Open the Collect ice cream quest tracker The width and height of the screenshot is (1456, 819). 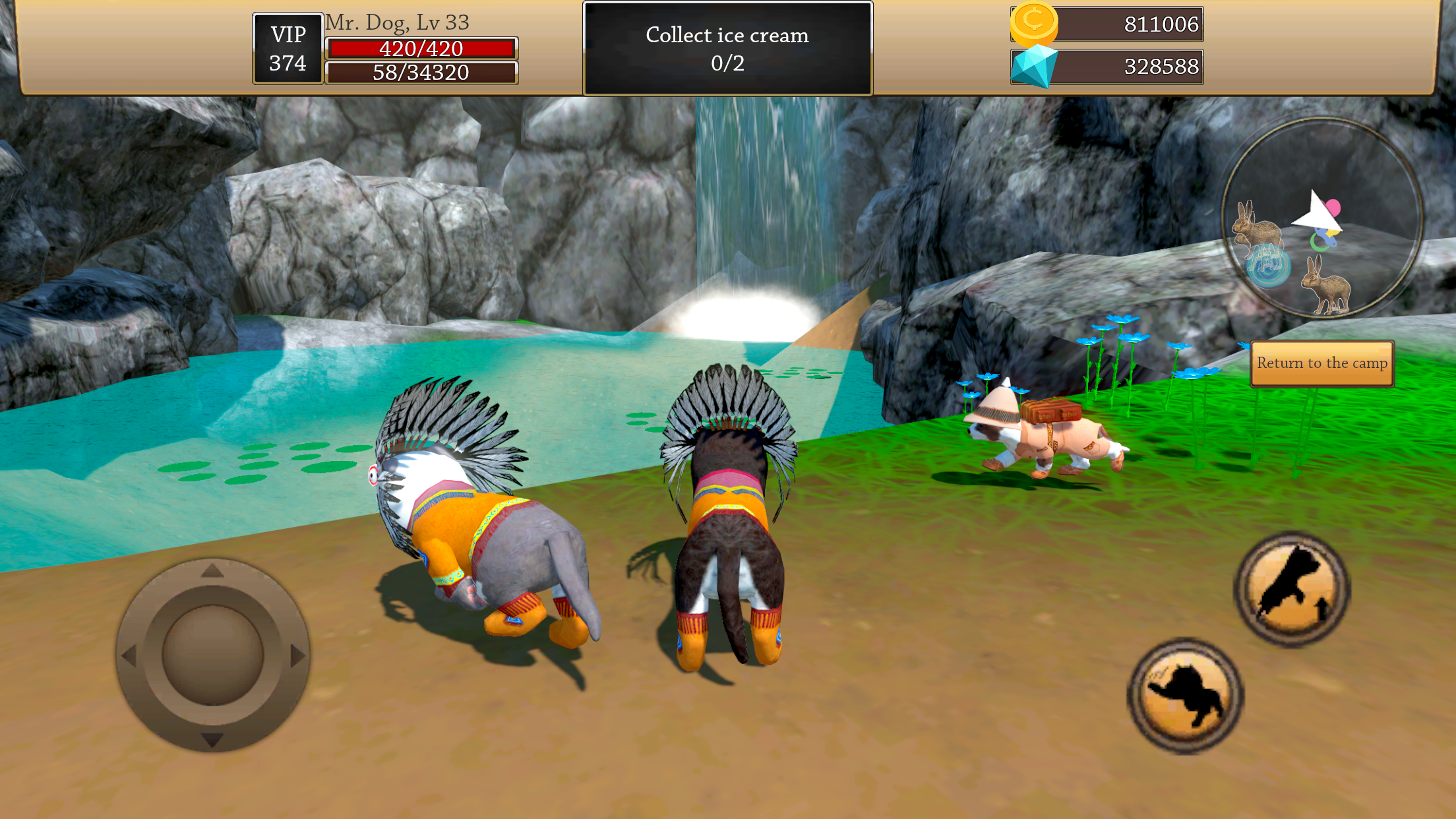point(727,49)
